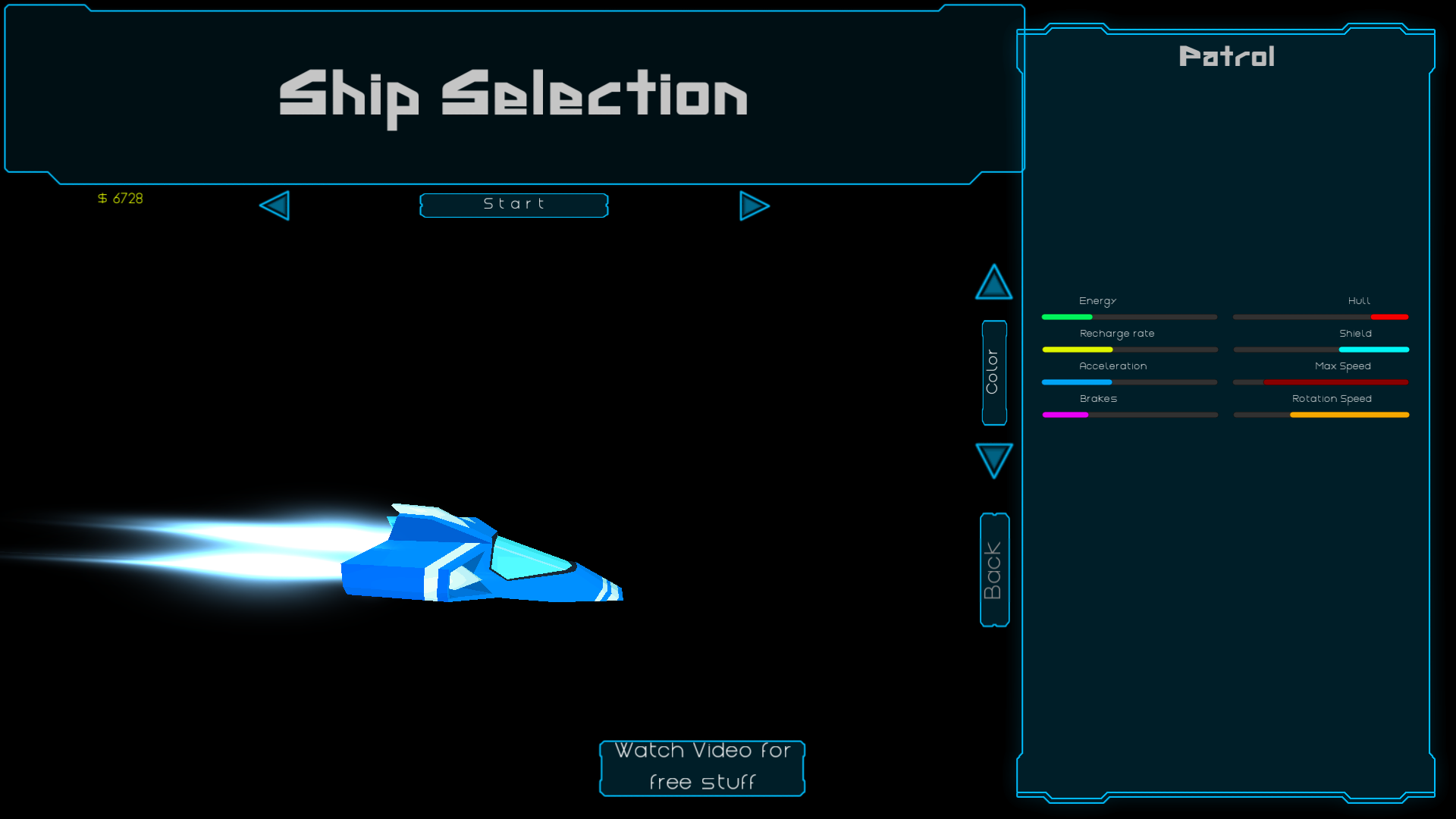Click the Shield stat bar
Viewport: 1456px width, 819px height.
point(1319,350)
